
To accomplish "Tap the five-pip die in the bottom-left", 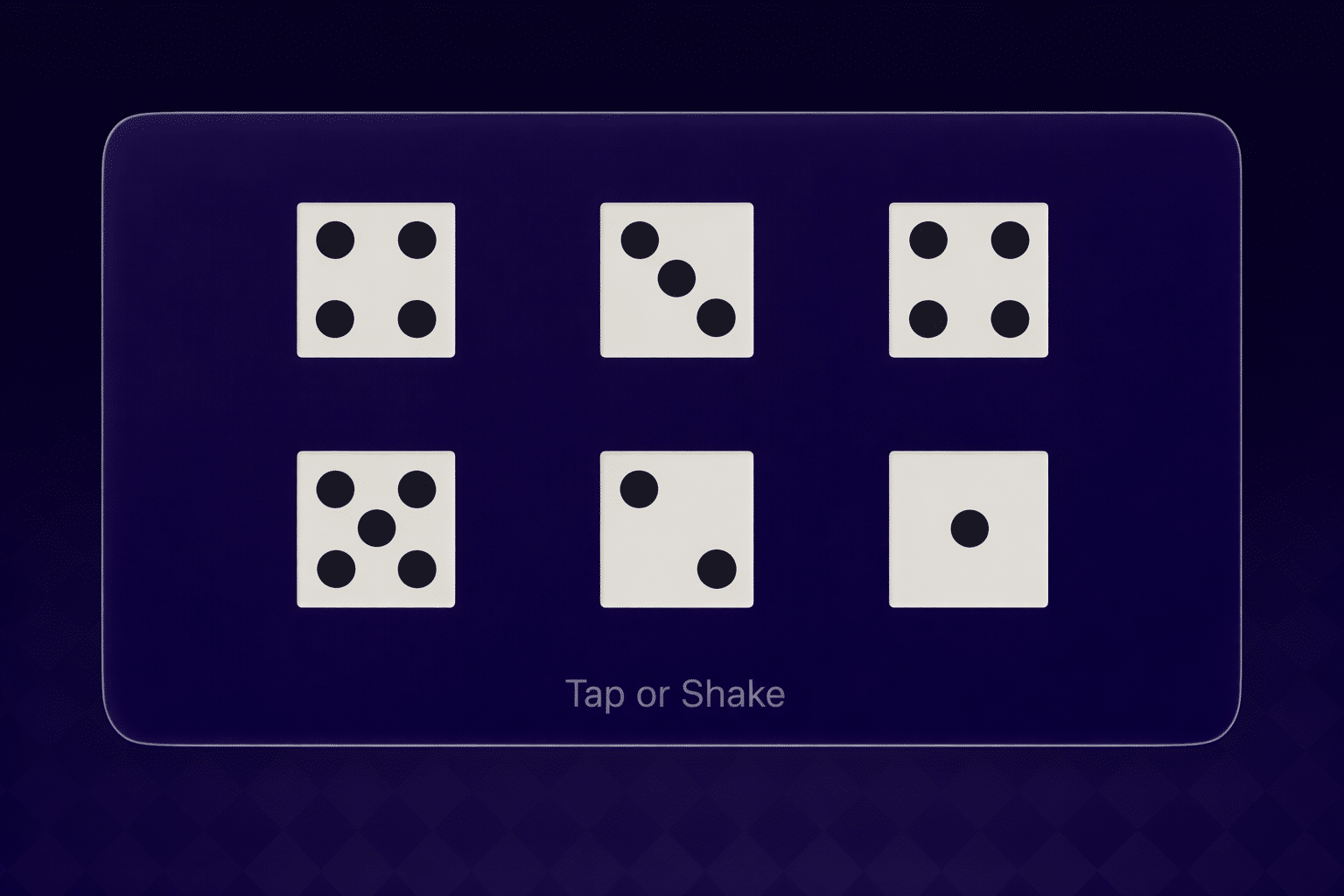I will 376,527.
